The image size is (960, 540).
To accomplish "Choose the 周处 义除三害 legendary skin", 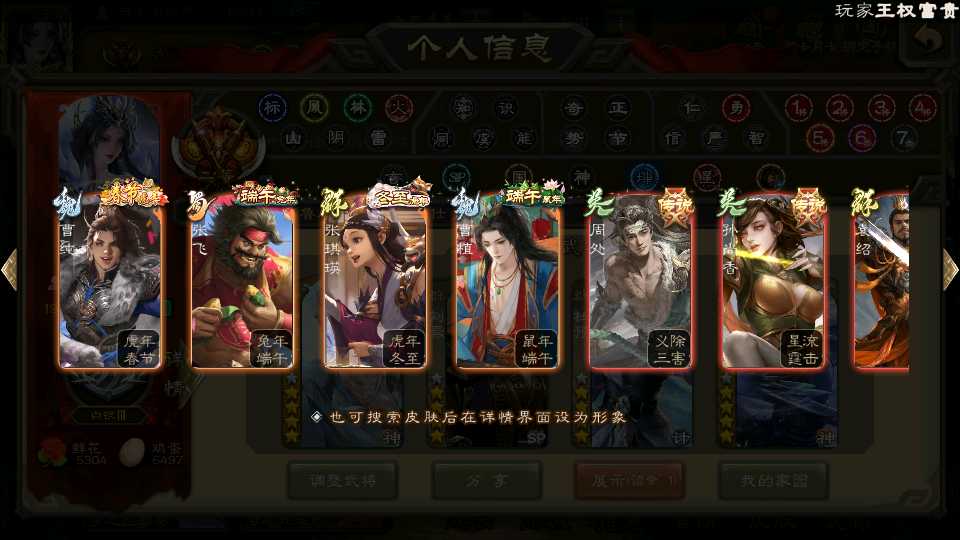I will tap(640, 285).
